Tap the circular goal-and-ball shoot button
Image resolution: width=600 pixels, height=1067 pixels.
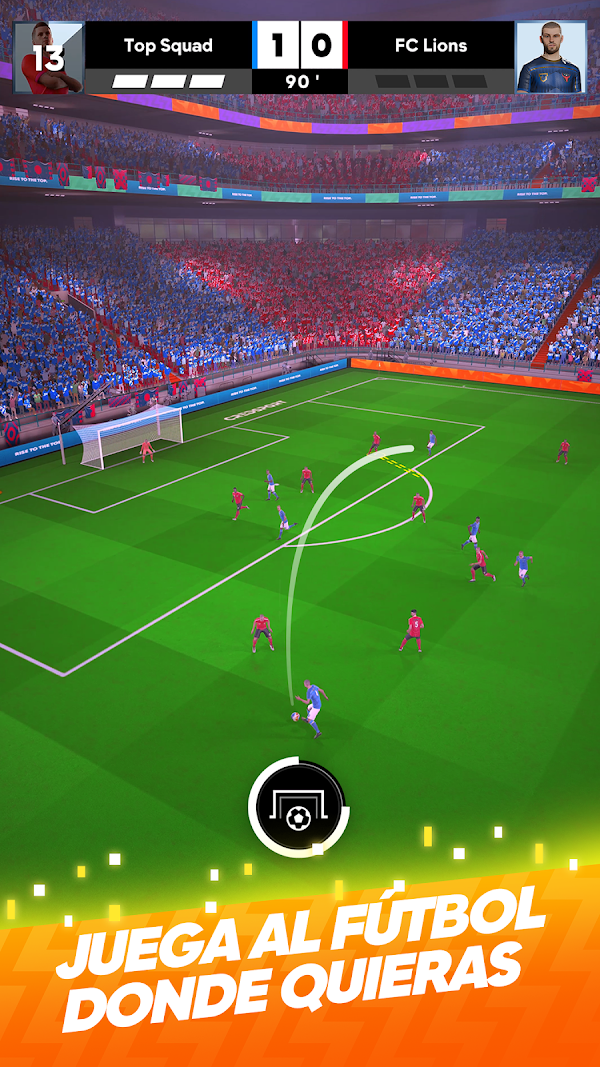(297, 806)
